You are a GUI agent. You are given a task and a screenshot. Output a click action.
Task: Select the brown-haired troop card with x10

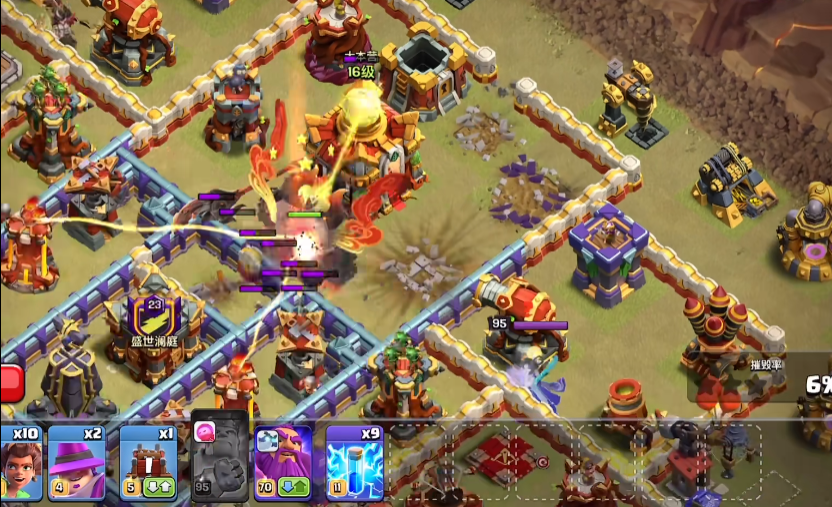point(20,463)
